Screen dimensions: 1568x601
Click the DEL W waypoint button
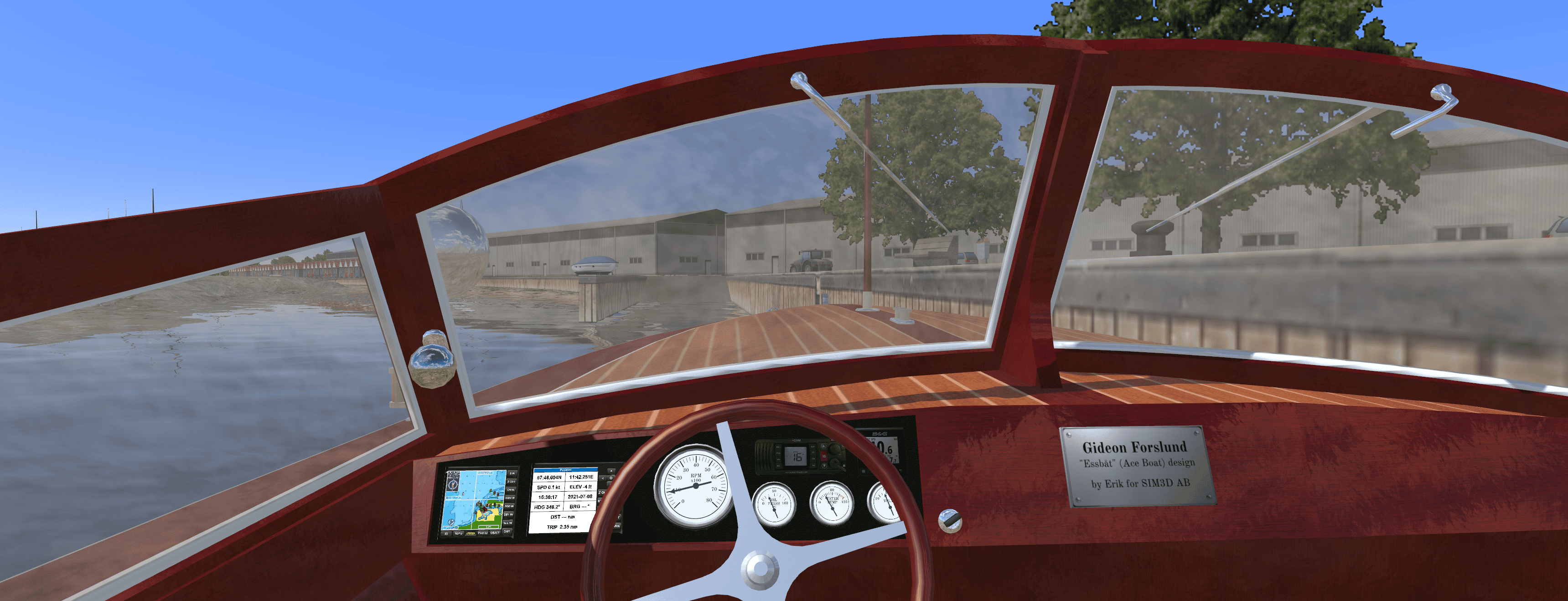(508, 514)
